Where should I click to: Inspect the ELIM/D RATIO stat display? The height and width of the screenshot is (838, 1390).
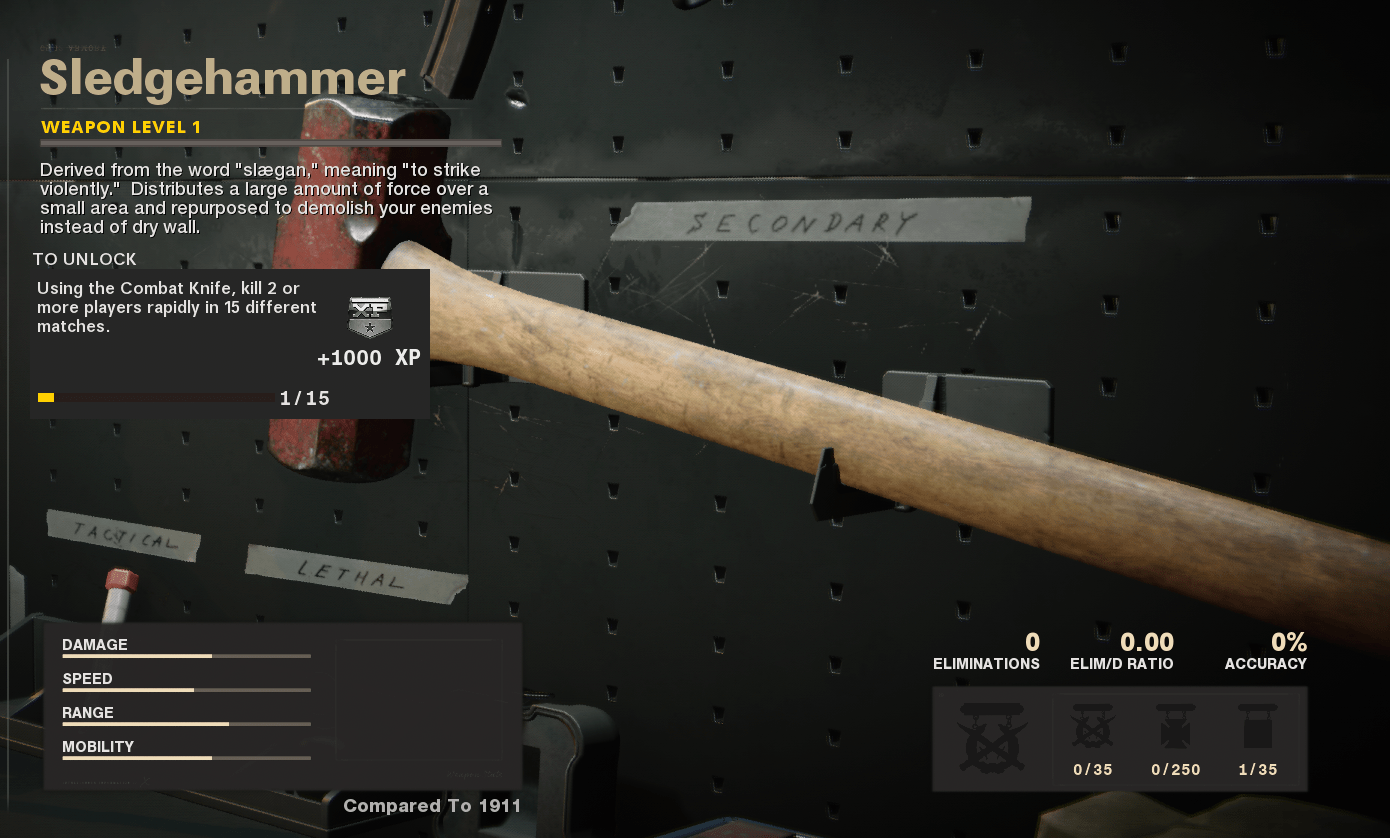coord(1121,651)
